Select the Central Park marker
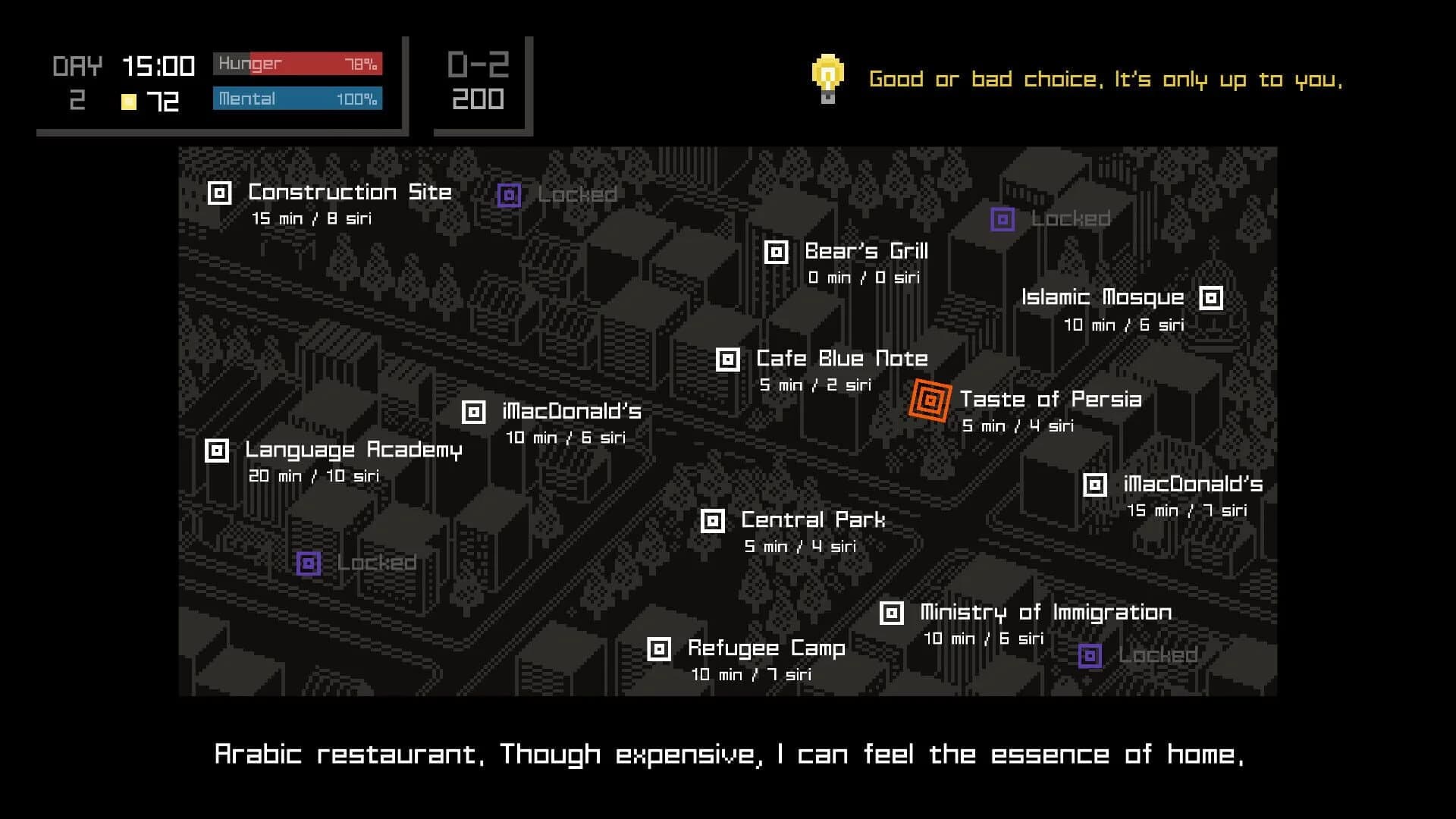Image resolution: width=1456 pixels, height=819 pixels. click(712, 521)
